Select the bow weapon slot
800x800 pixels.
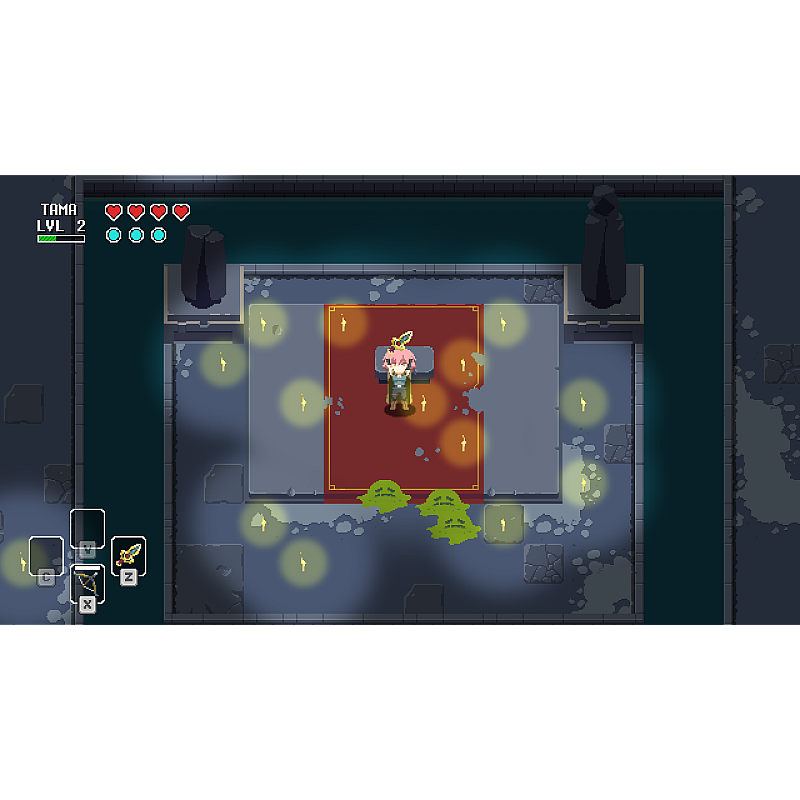pos(87,582)
